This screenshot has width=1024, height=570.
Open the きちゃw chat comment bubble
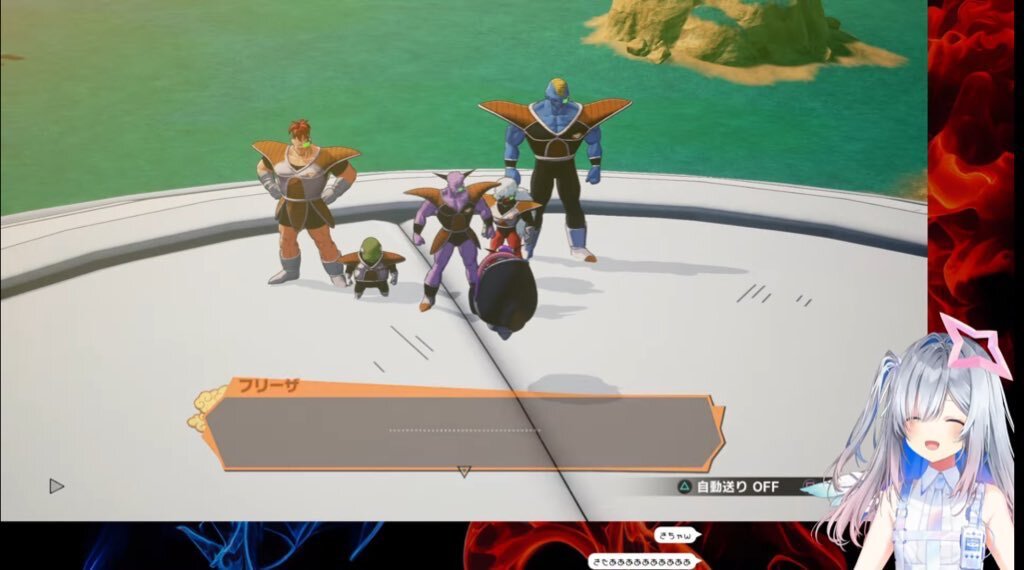(x=675, y=536)
